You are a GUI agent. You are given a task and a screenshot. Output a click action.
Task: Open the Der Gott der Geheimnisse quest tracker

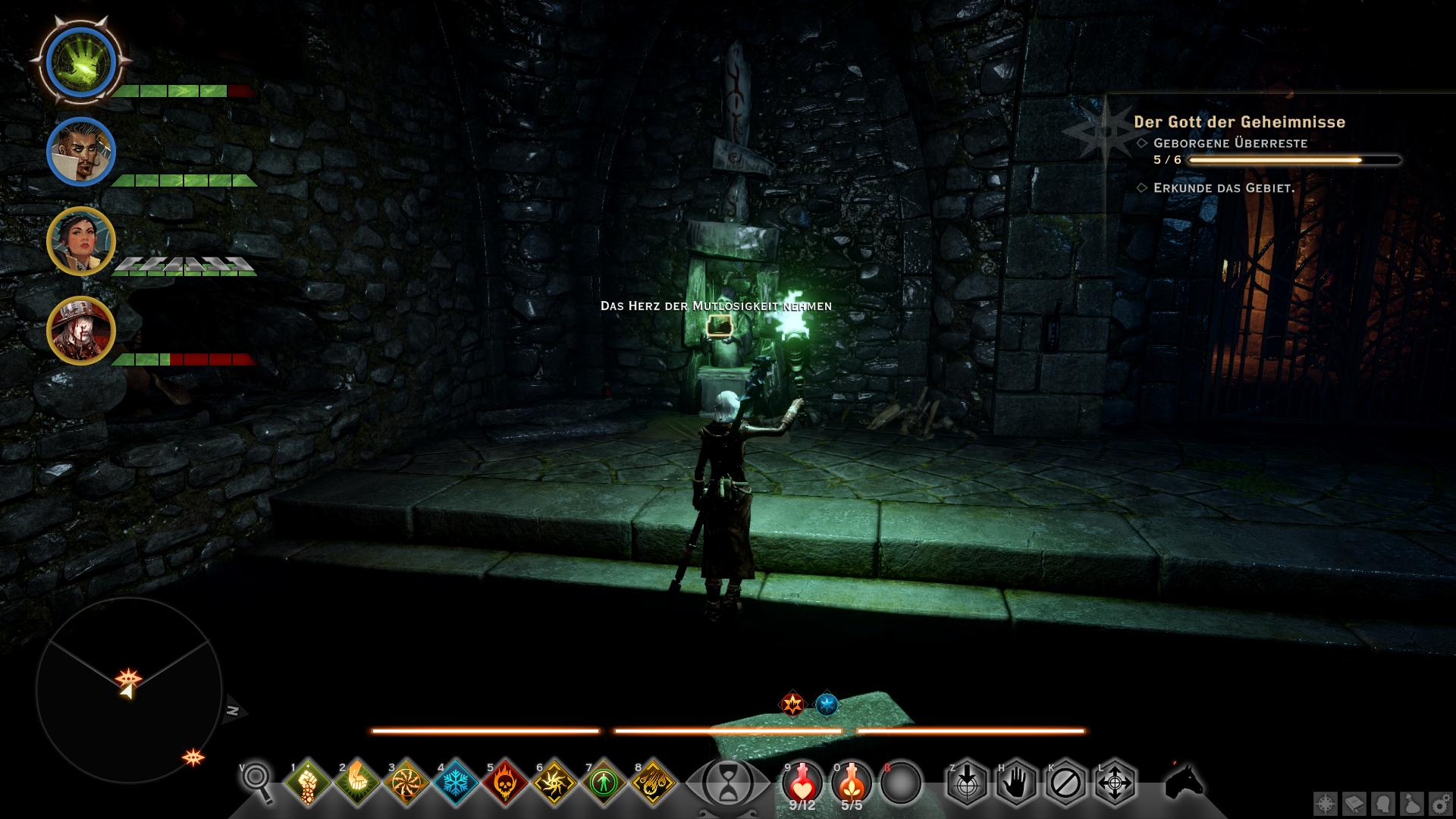pos(1239,122)
